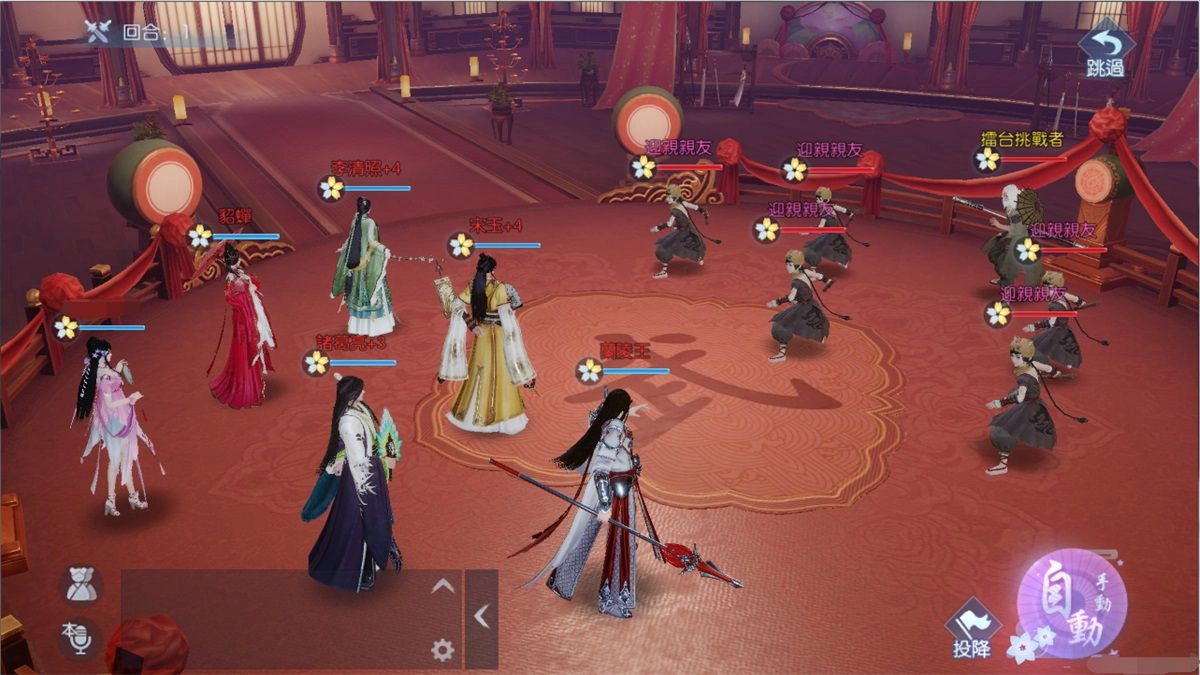The image size is (1200, 675).
Task: Activate the microphone voice input icon
Action: pyautogui.click(x=78, y=637)
